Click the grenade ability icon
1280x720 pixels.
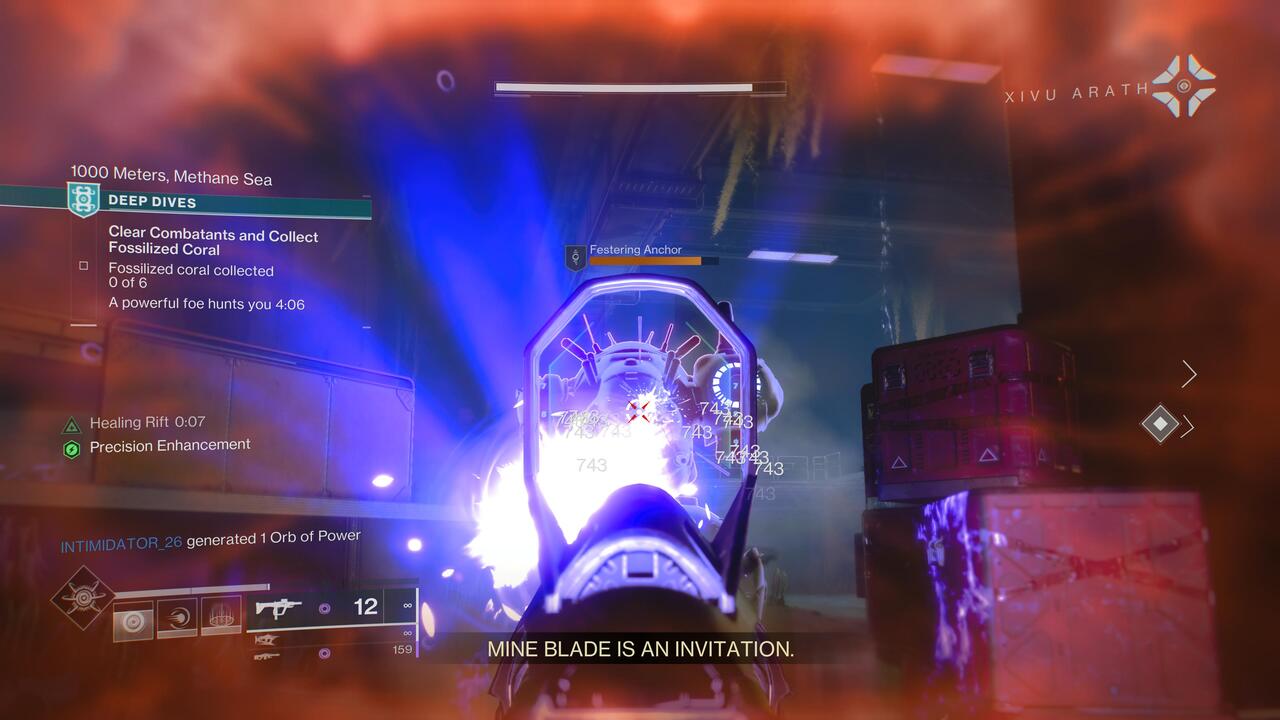220,615
